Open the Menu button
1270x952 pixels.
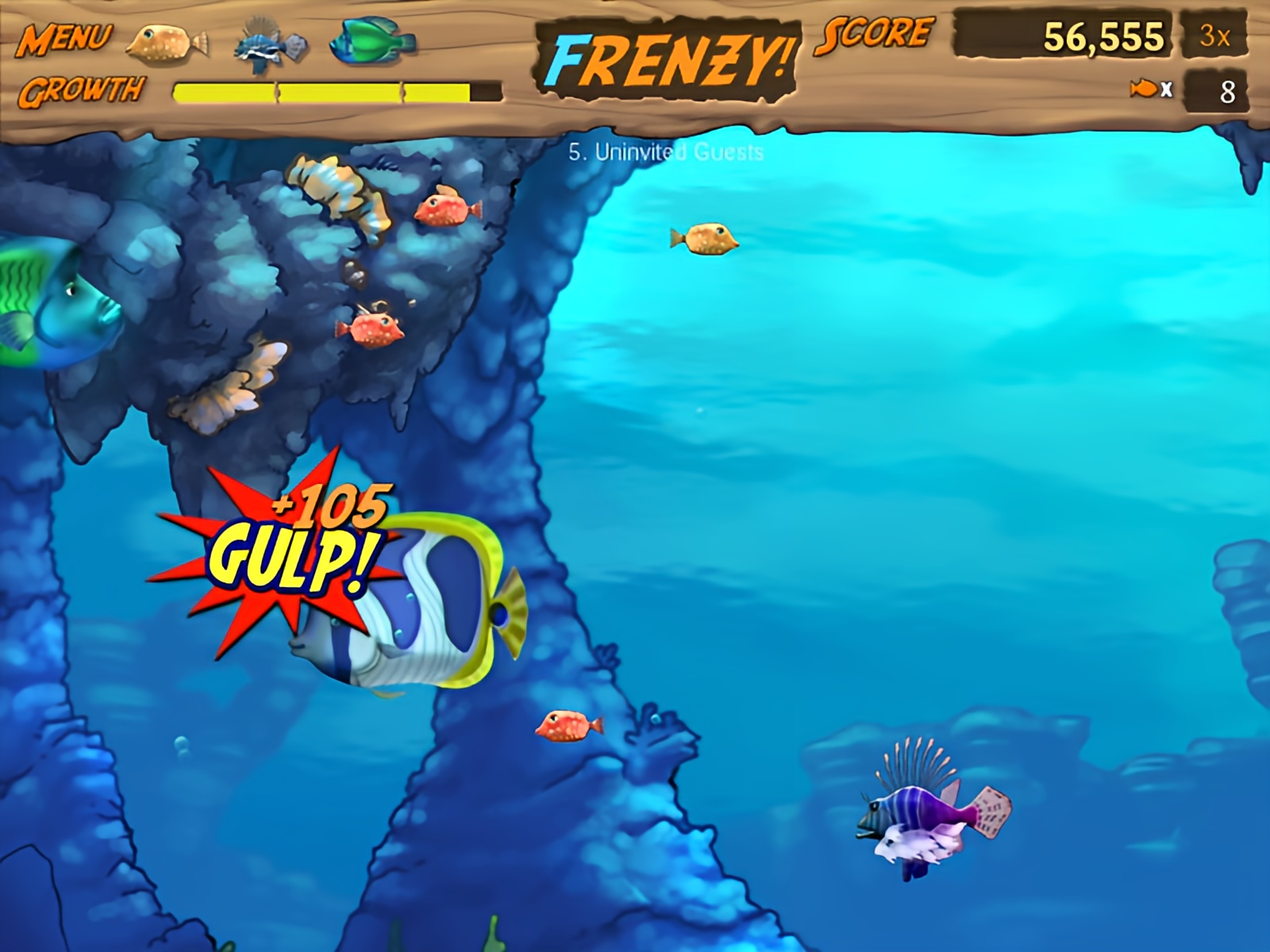tap(65, 38)
